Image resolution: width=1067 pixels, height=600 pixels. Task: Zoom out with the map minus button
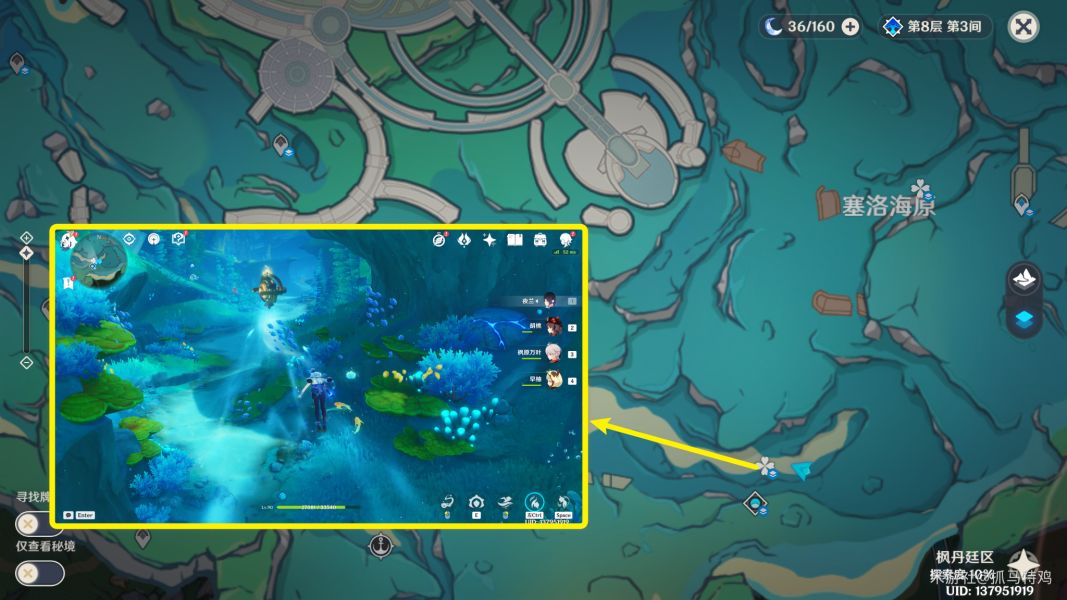click(x=26, y=362)
